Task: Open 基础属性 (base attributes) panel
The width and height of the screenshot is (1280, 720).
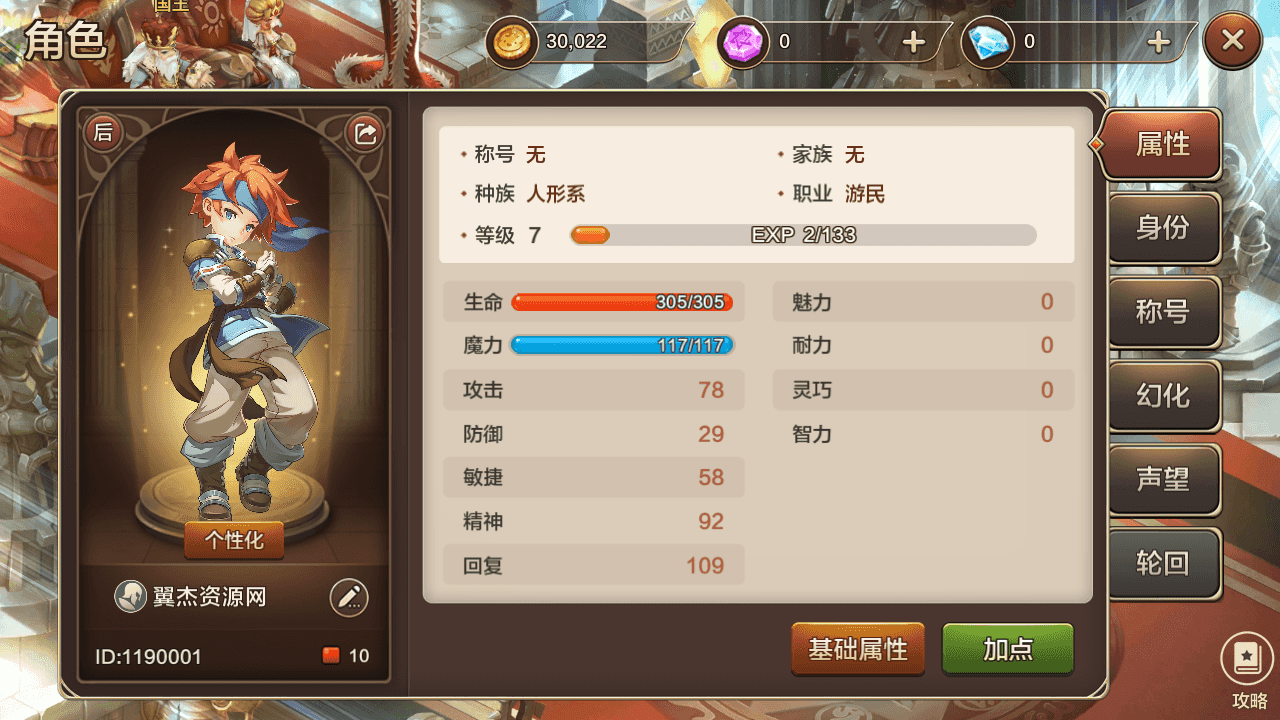Action: (x=857, y=649)
